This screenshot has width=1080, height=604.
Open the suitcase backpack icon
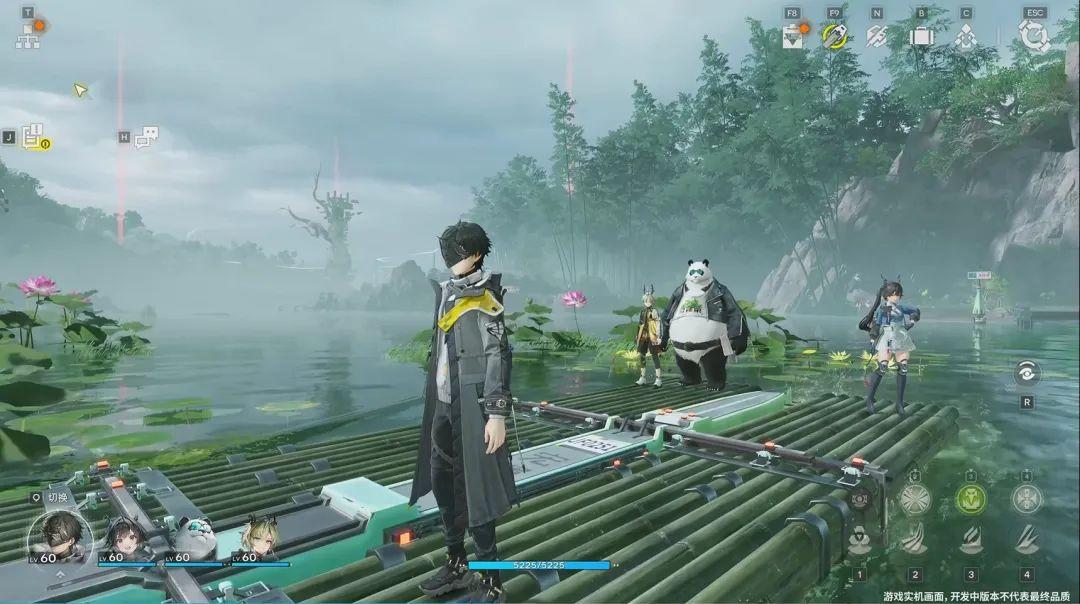click(921, 36)
